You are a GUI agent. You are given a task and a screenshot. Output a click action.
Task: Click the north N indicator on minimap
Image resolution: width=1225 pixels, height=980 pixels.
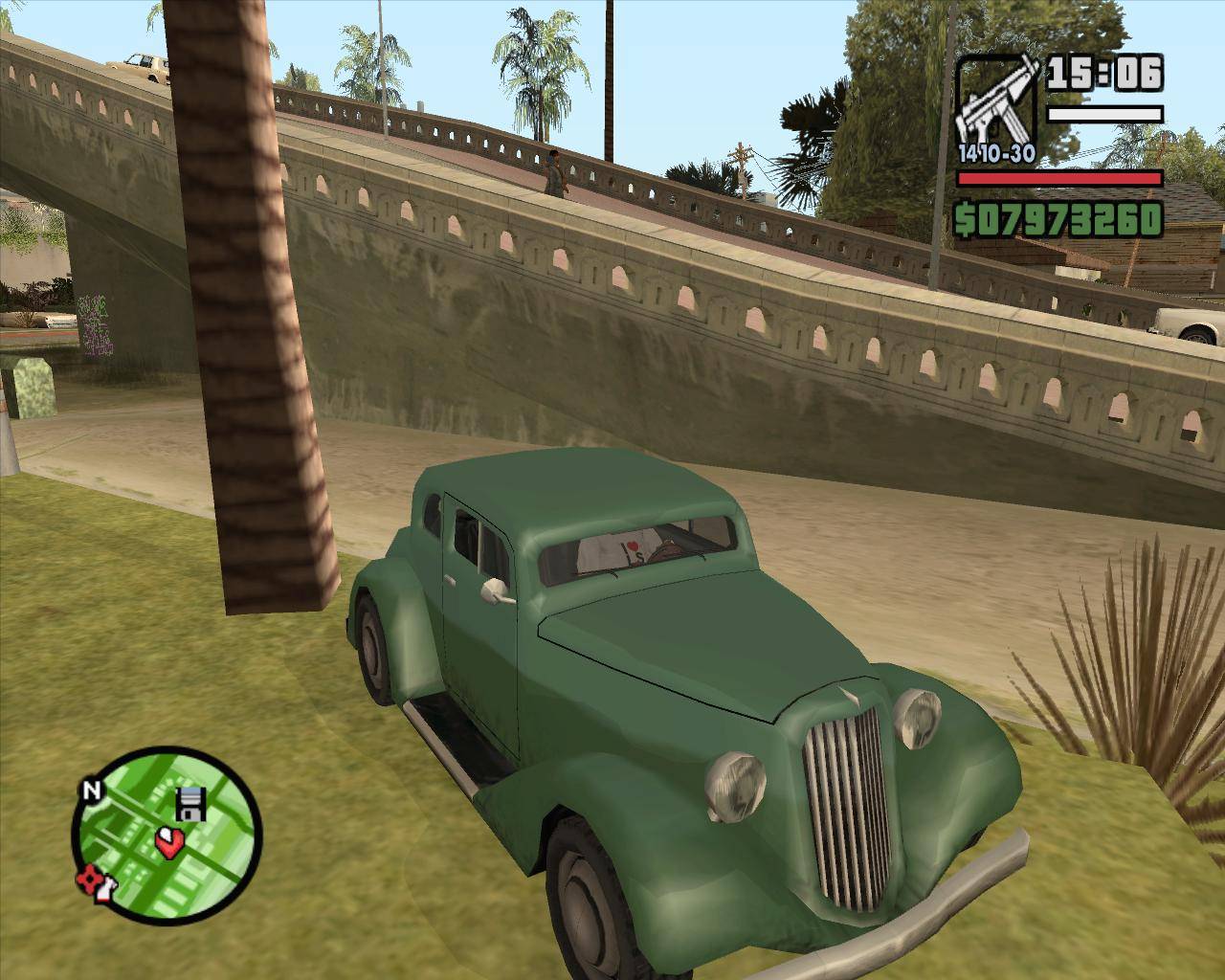coord(92,791)
